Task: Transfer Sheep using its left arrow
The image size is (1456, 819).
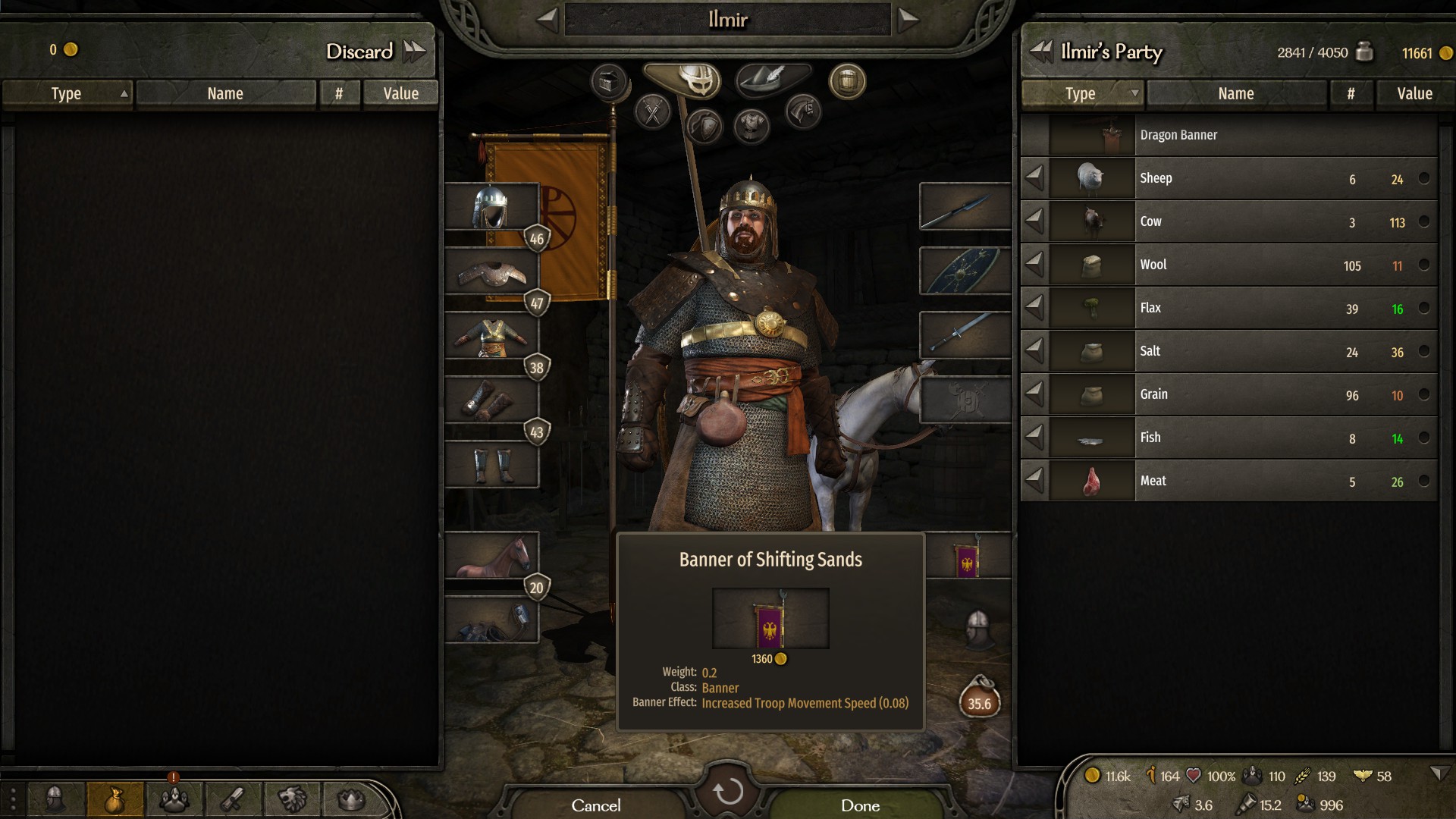Action: pos(1034,178)
